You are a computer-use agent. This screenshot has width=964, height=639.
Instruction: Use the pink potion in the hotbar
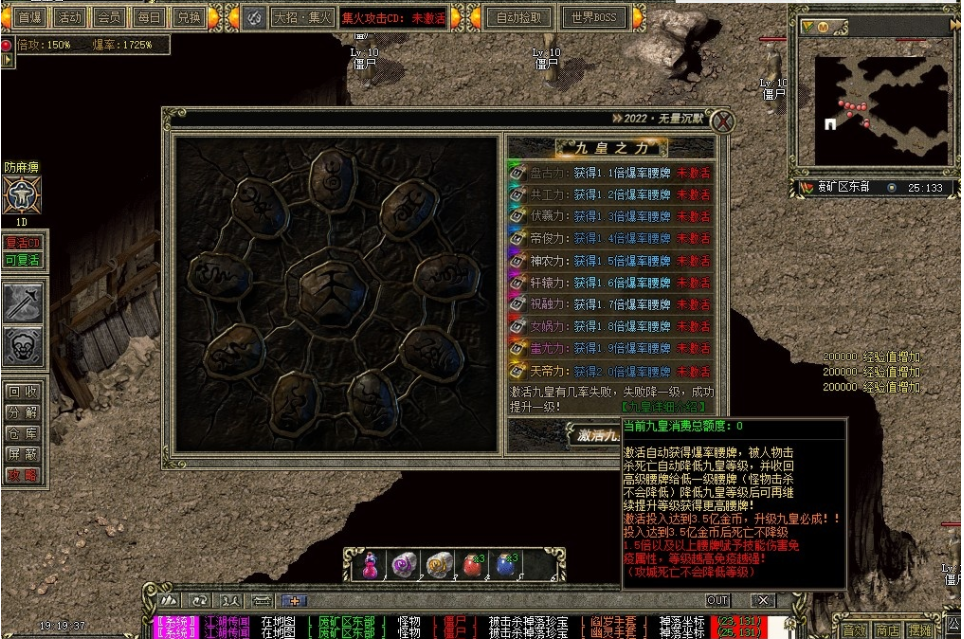click(x=370, y=566)
